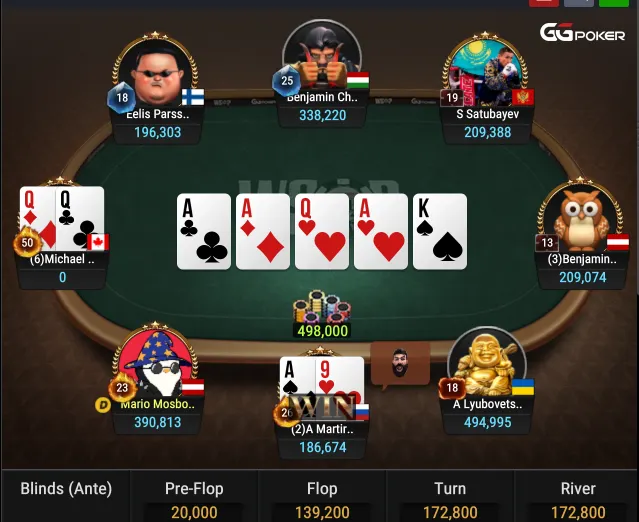Jump to the Pre-Flop street
This screenshot has width=639, height=522.
tap(194, 499)
